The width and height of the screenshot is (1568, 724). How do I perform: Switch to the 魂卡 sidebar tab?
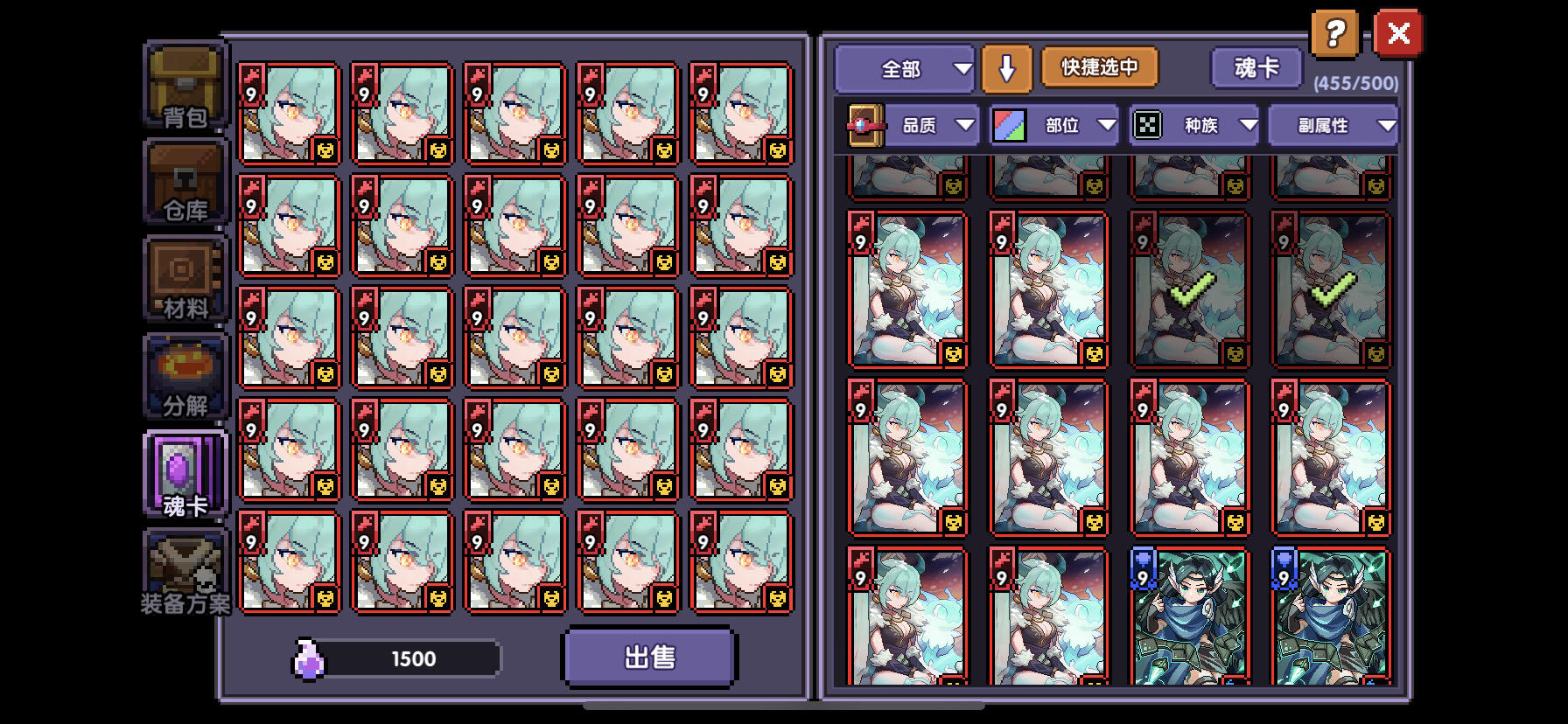coord(183,472)
